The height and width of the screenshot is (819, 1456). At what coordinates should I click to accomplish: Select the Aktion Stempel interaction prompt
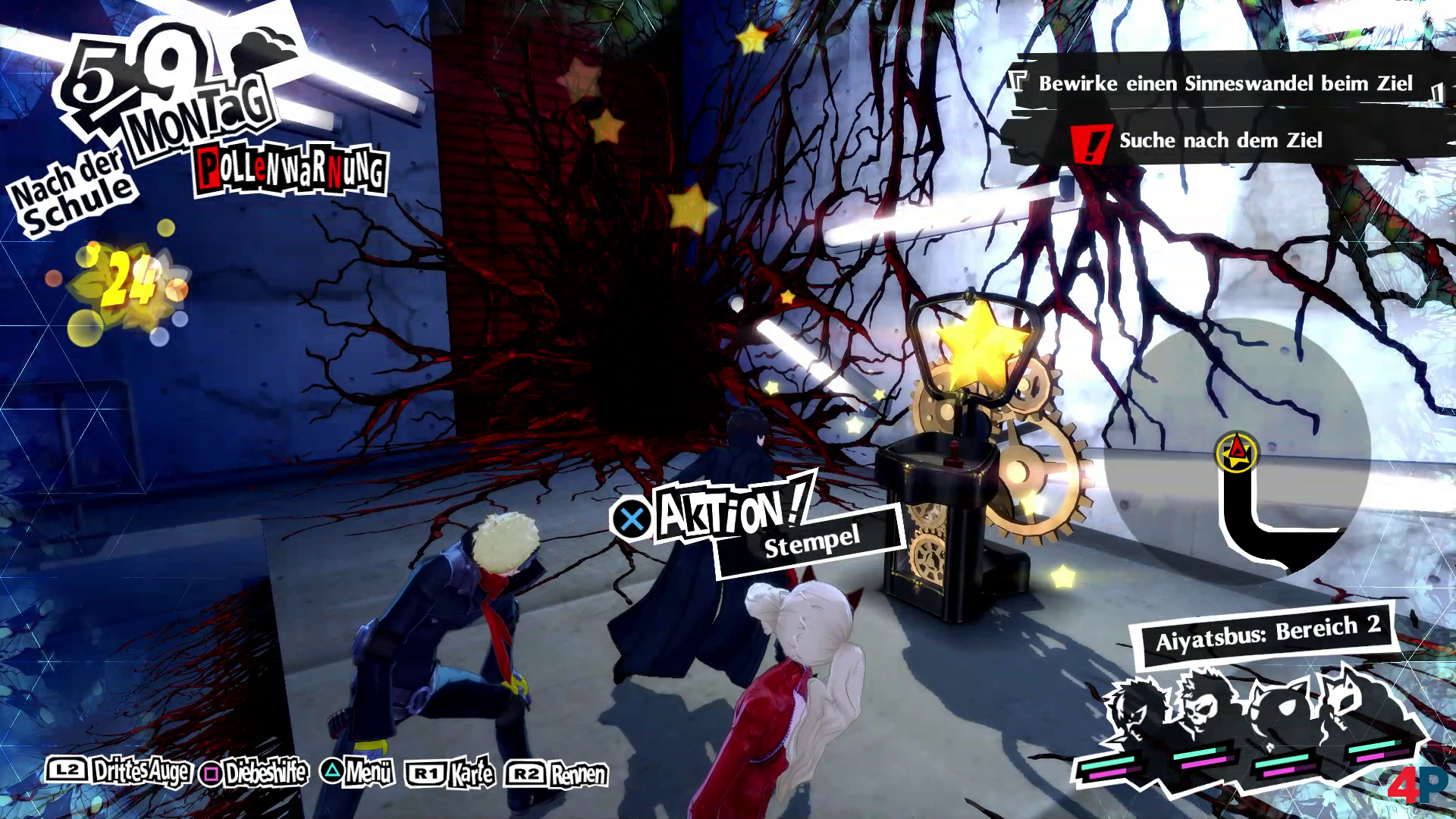758,523
